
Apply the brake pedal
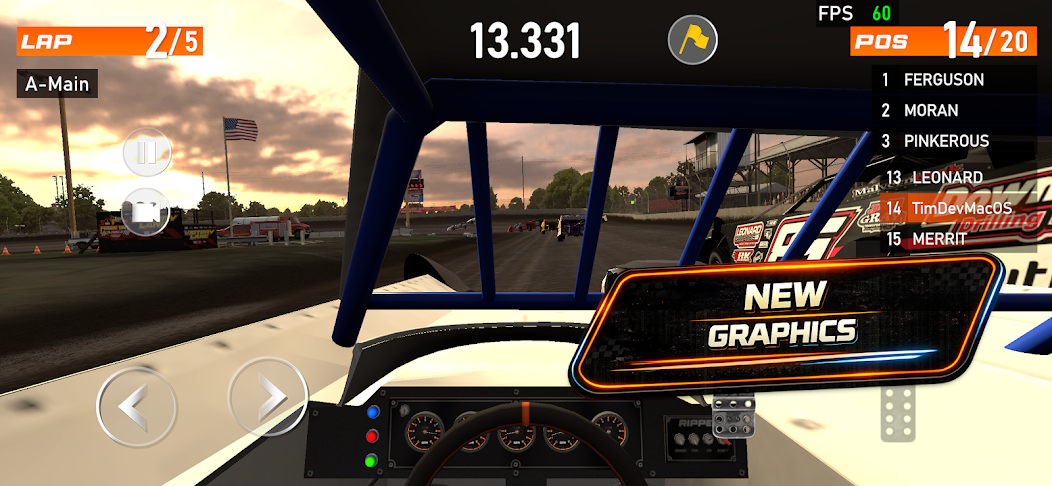733,415
